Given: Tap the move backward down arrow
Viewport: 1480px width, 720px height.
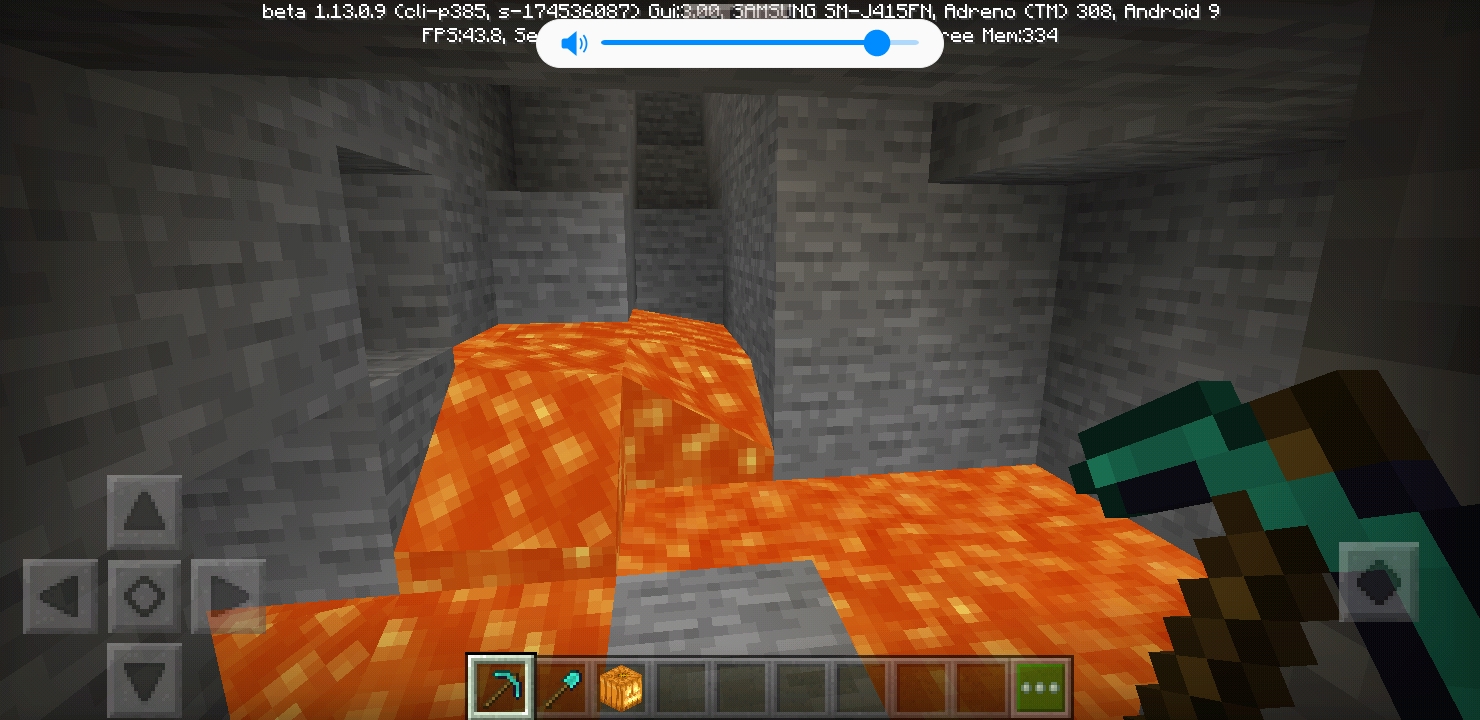Looking at the screenshot, I should coord(145,681).
